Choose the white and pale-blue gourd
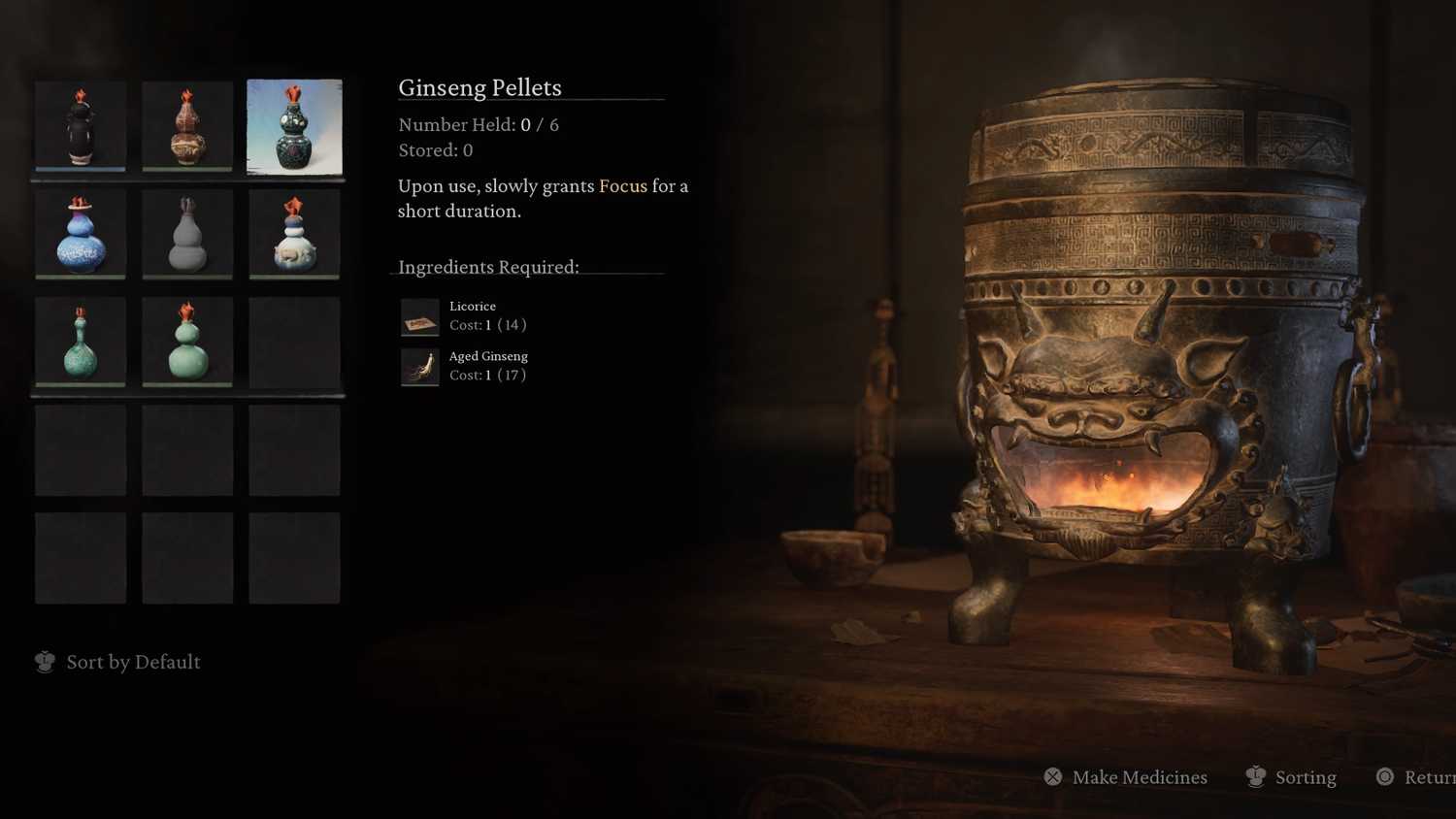Image resolution: width=1456 pixels, height=819 pixels. [294, 234]
